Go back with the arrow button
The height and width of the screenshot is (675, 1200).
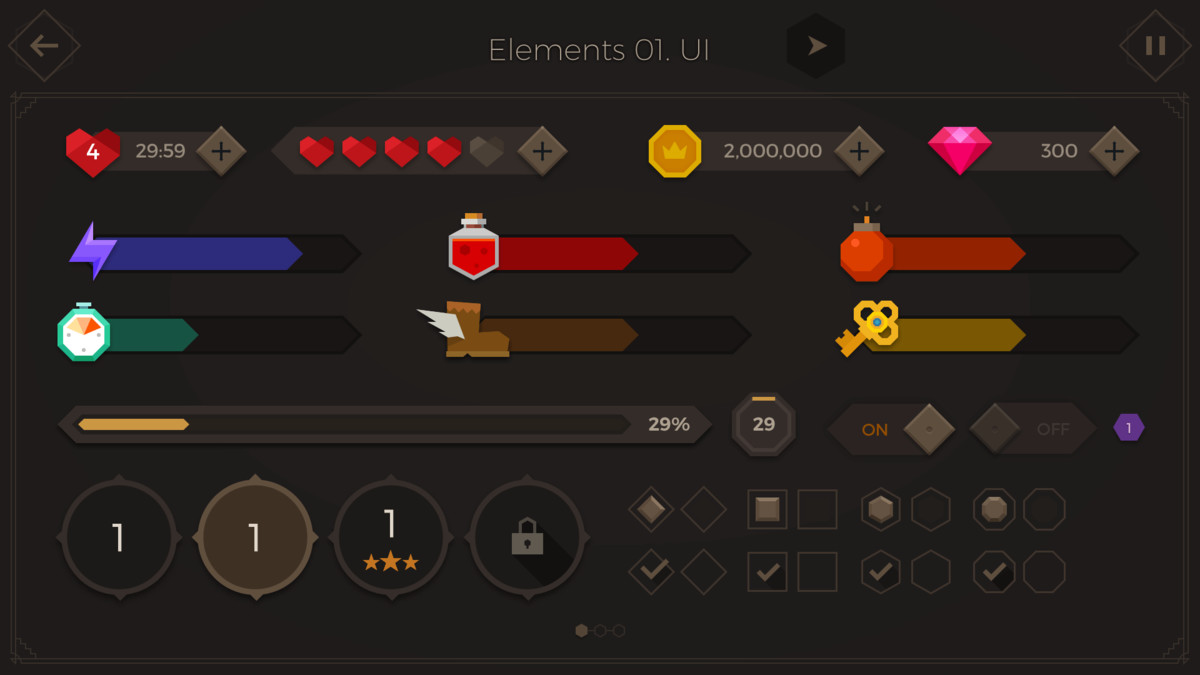(x=44, y=46)
